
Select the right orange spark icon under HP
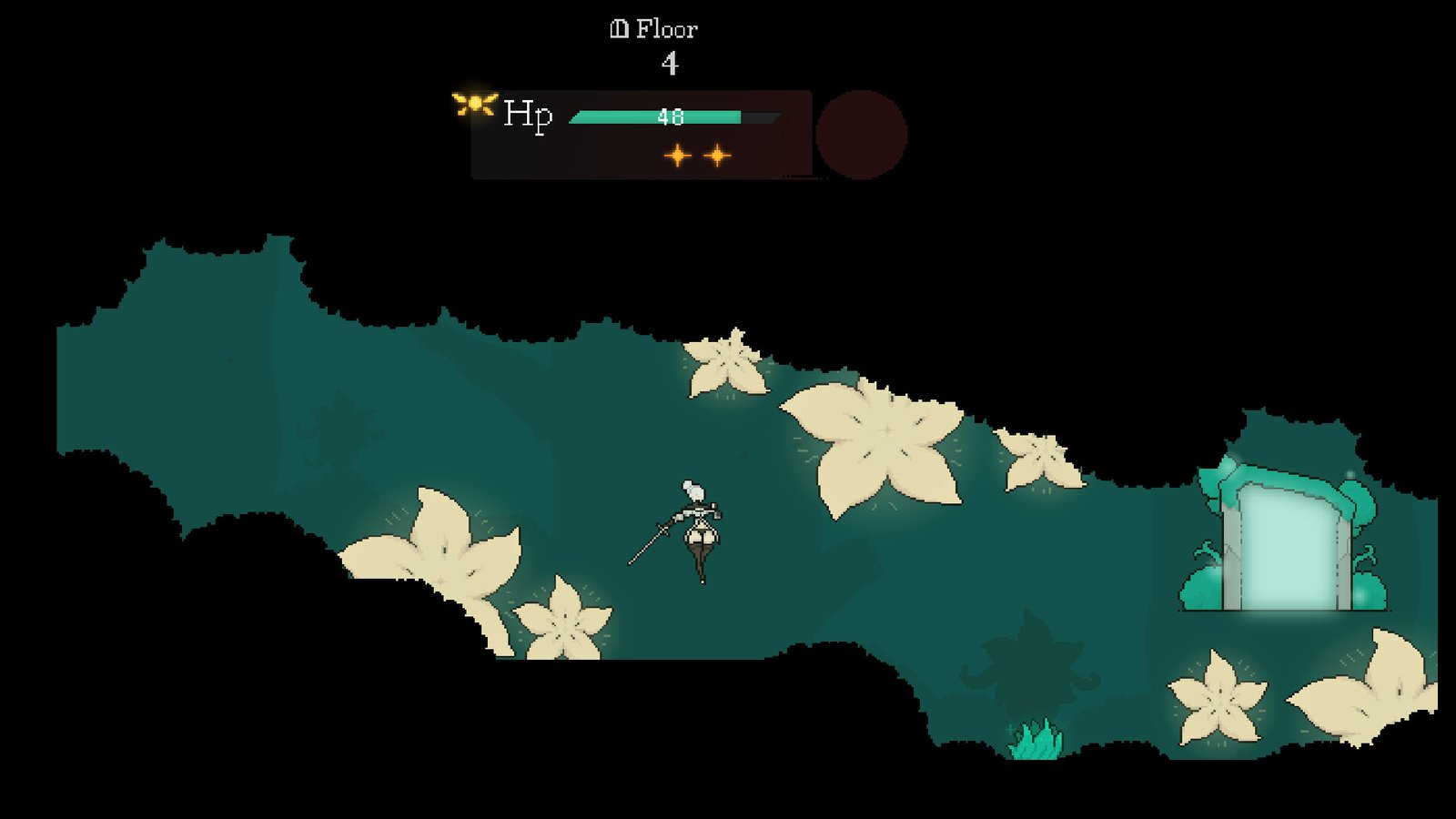719,157
